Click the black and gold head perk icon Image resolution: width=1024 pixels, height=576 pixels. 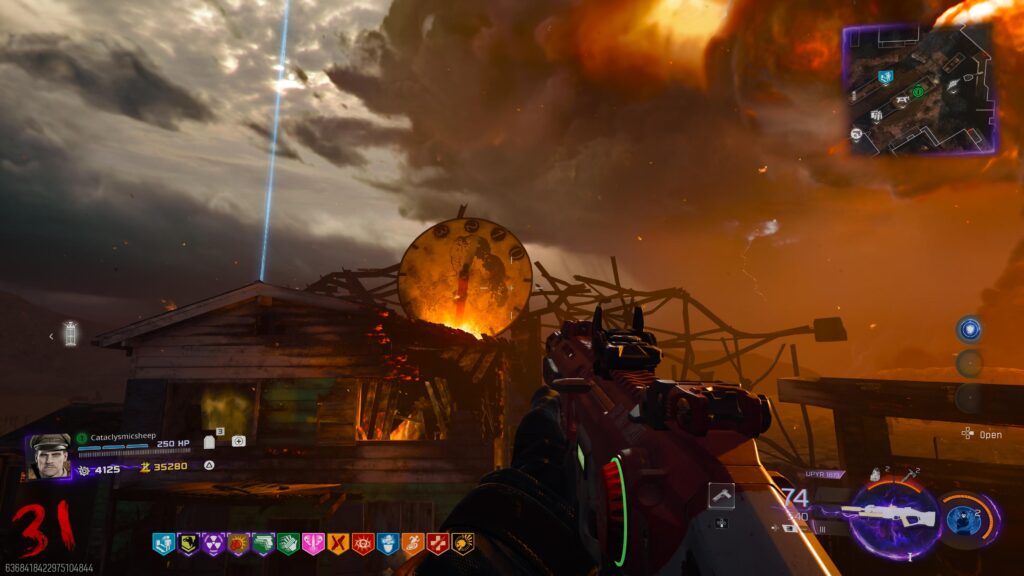click(463, 544)
